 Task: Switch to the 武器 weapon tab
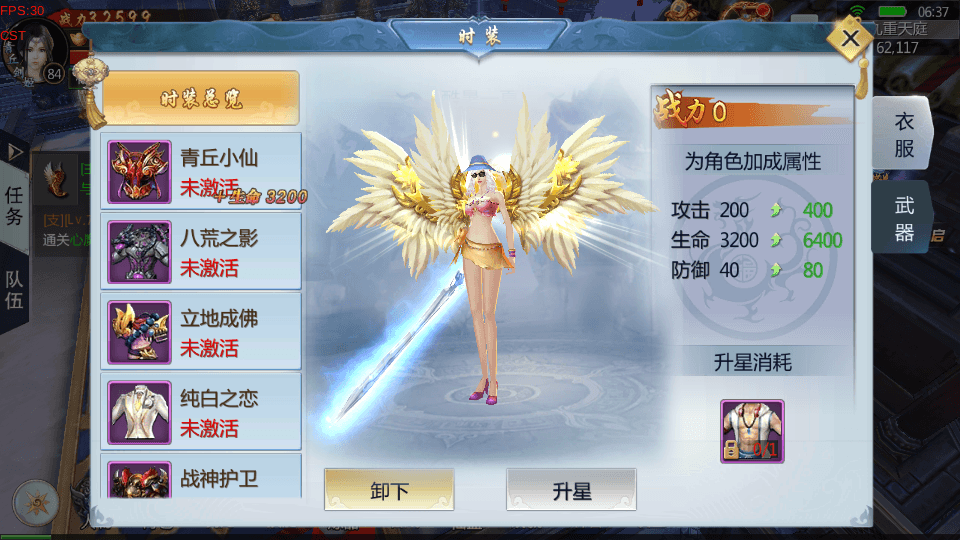coord(903,219)
